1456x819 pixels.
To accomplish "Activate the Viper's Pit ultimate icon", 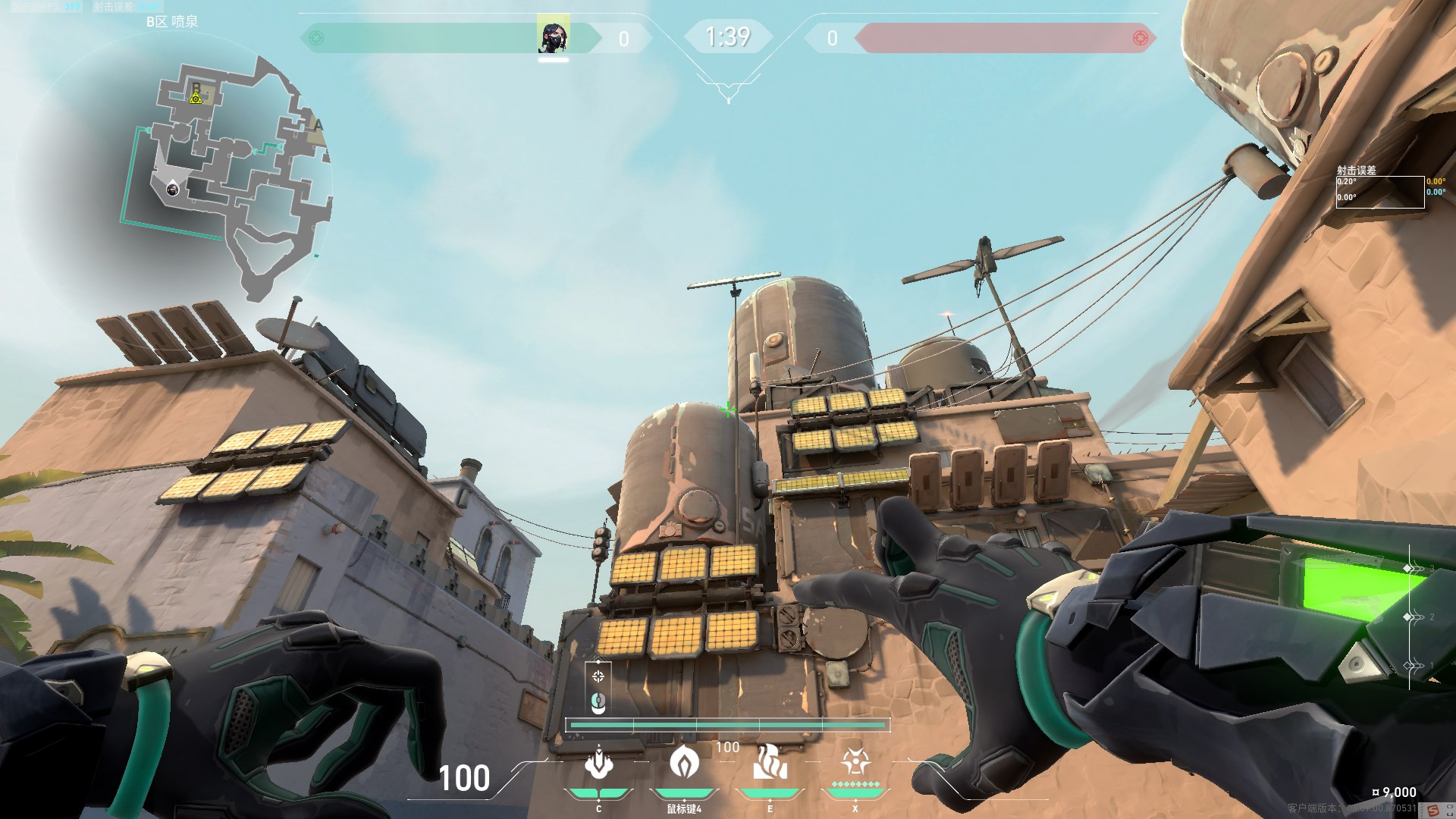I will pos(855,761).
